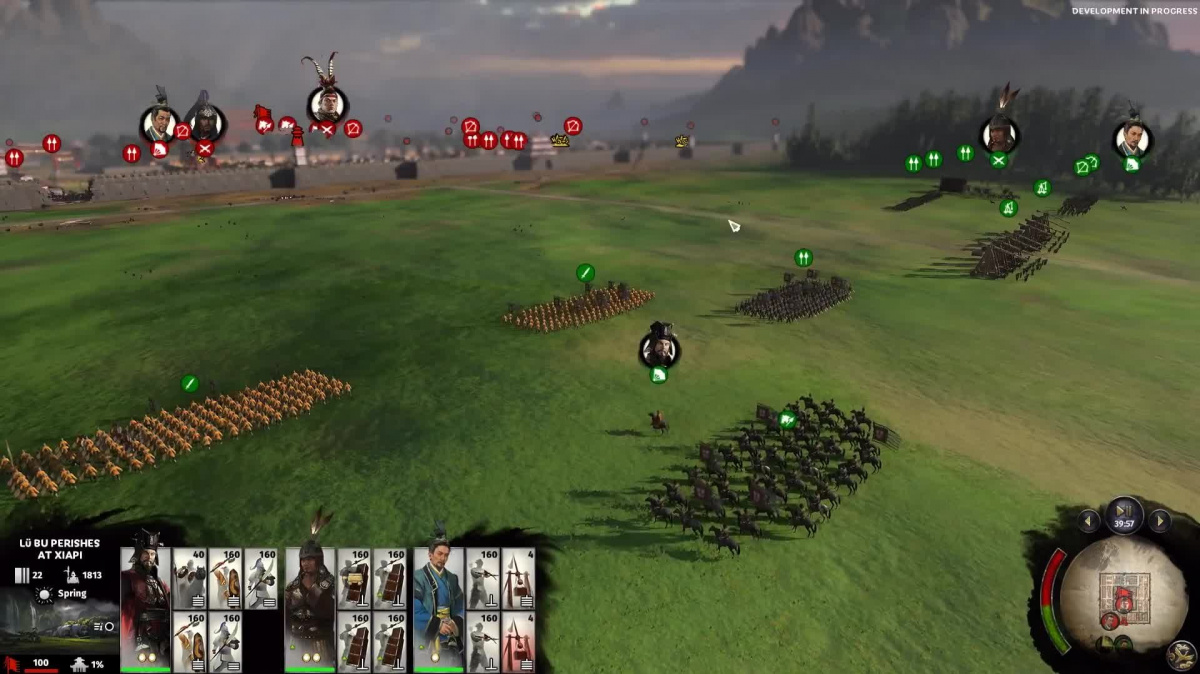1200x674 pixels.
Task: Click the circular battle minimap
Action: pos(1123,594)
